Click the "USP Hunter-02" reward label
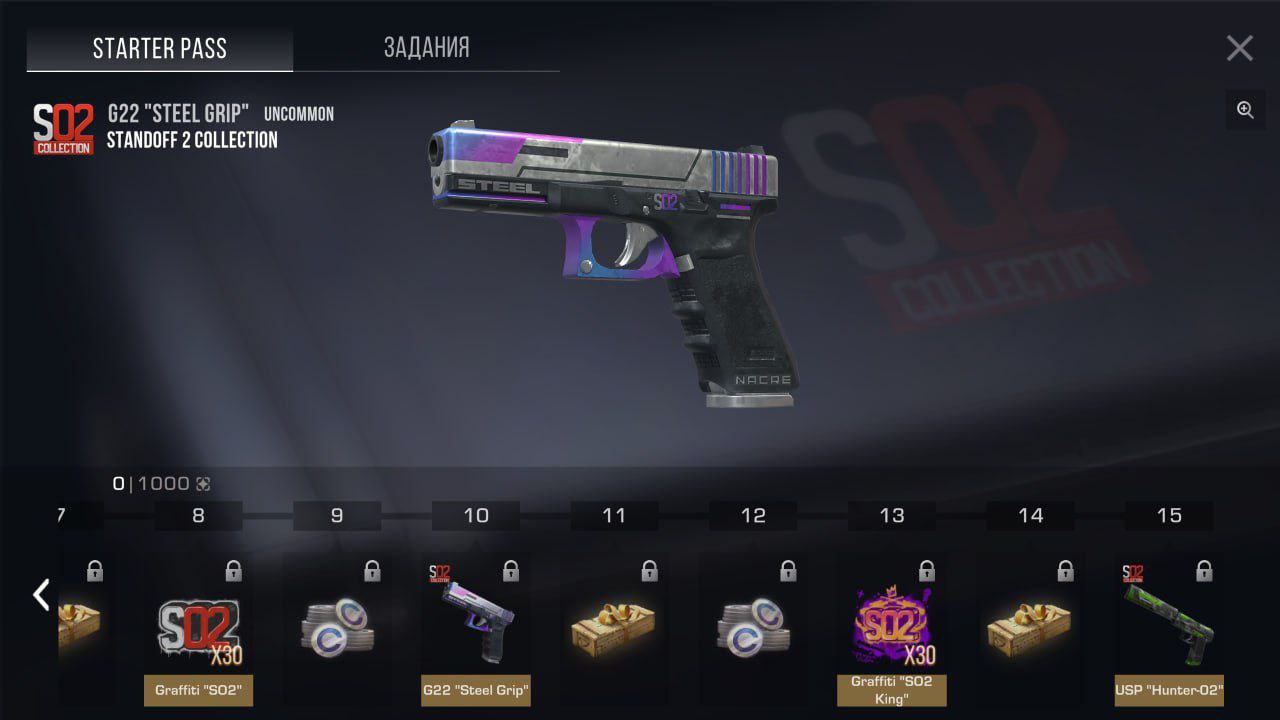This screenshot has height=720, width=1280. tap(1168, 691)
